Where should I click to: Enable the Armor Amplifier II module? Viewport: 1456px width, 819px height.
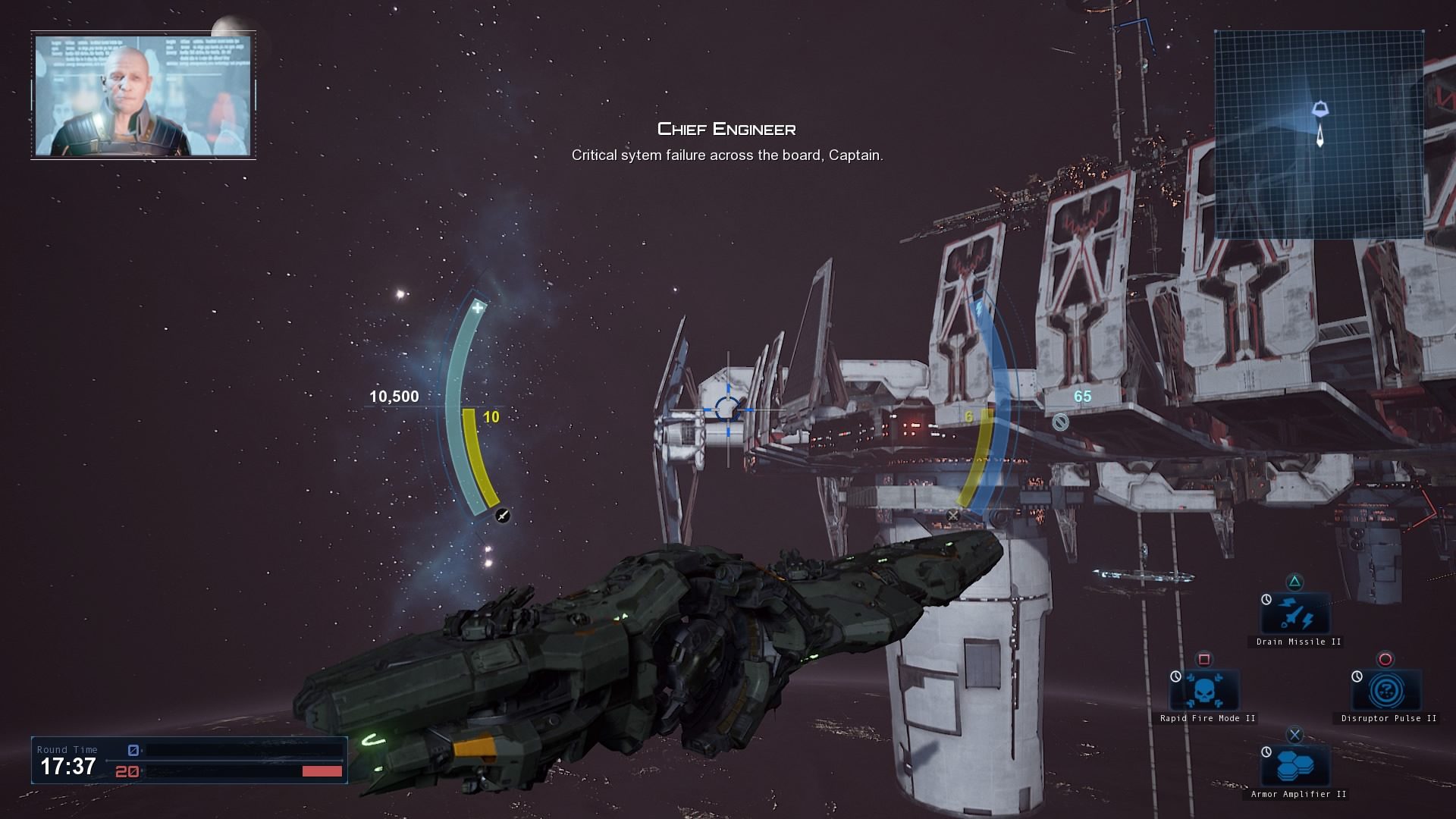point(1295,767)
